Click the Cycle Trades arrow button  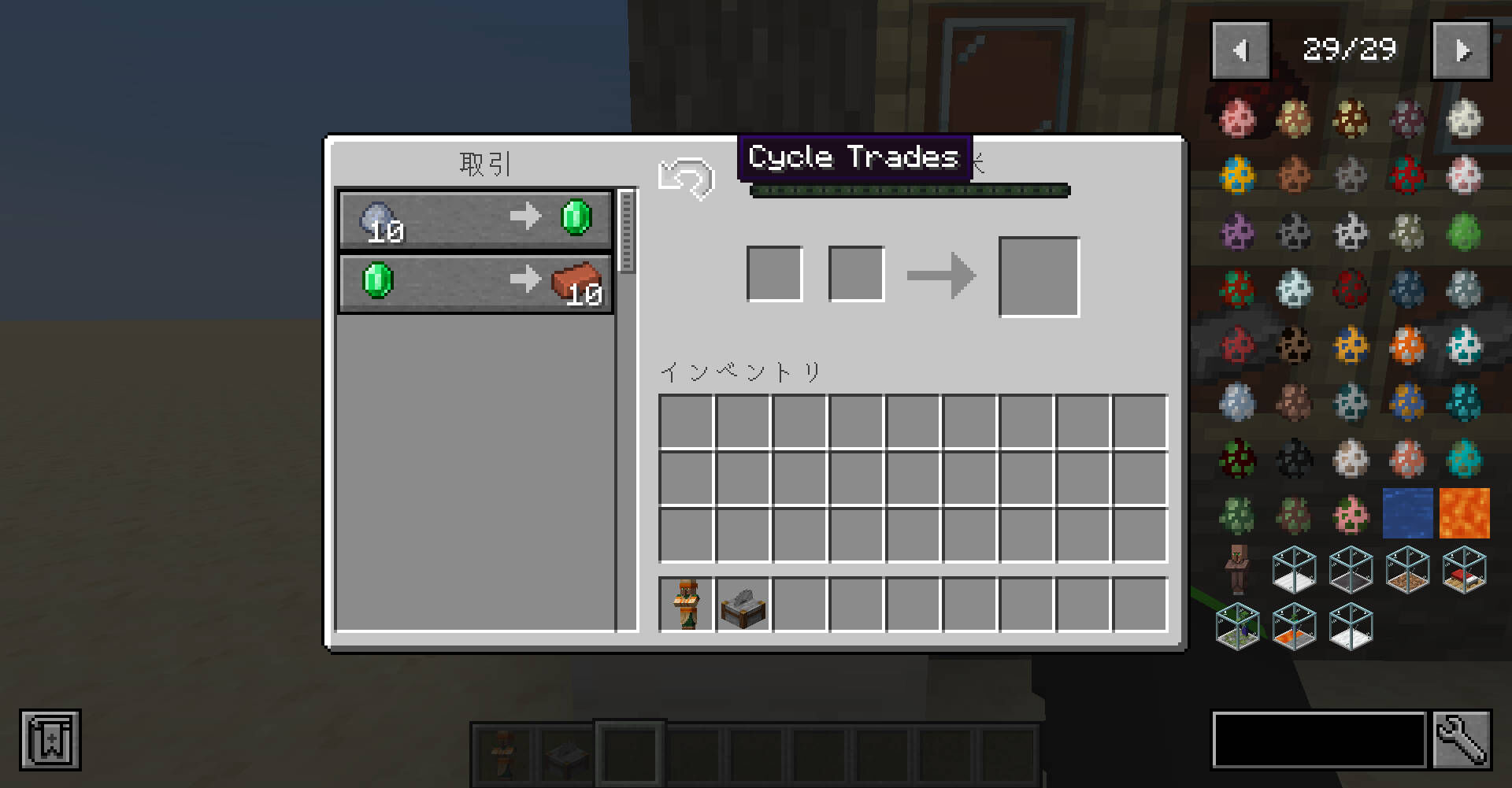coord(687,178)
